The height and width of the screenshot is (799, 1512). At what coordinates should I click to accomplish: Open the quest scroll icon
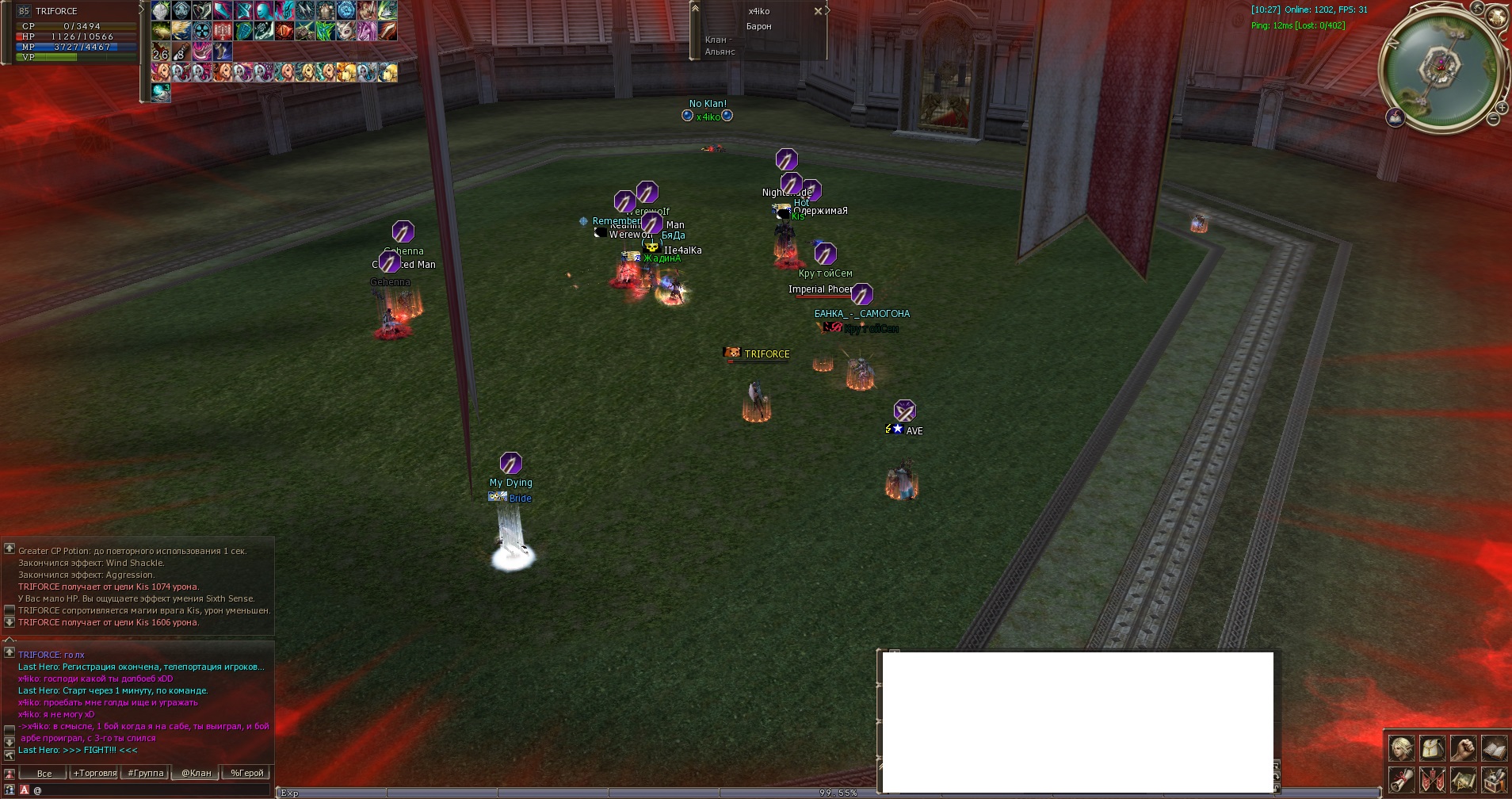pos(1401,779)
